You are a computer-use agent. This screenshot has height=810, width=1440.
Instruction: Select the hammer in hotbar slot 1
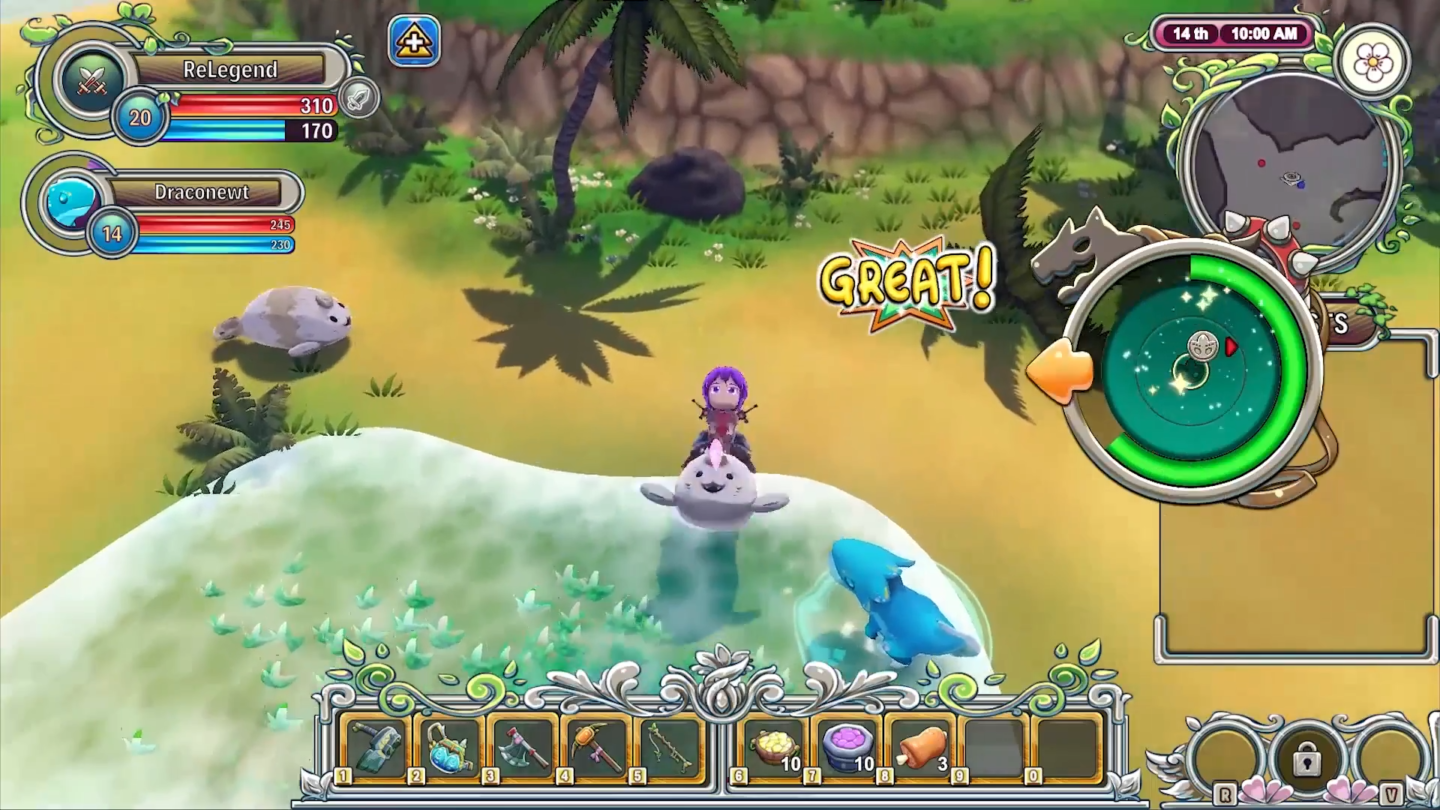(375, 745)
